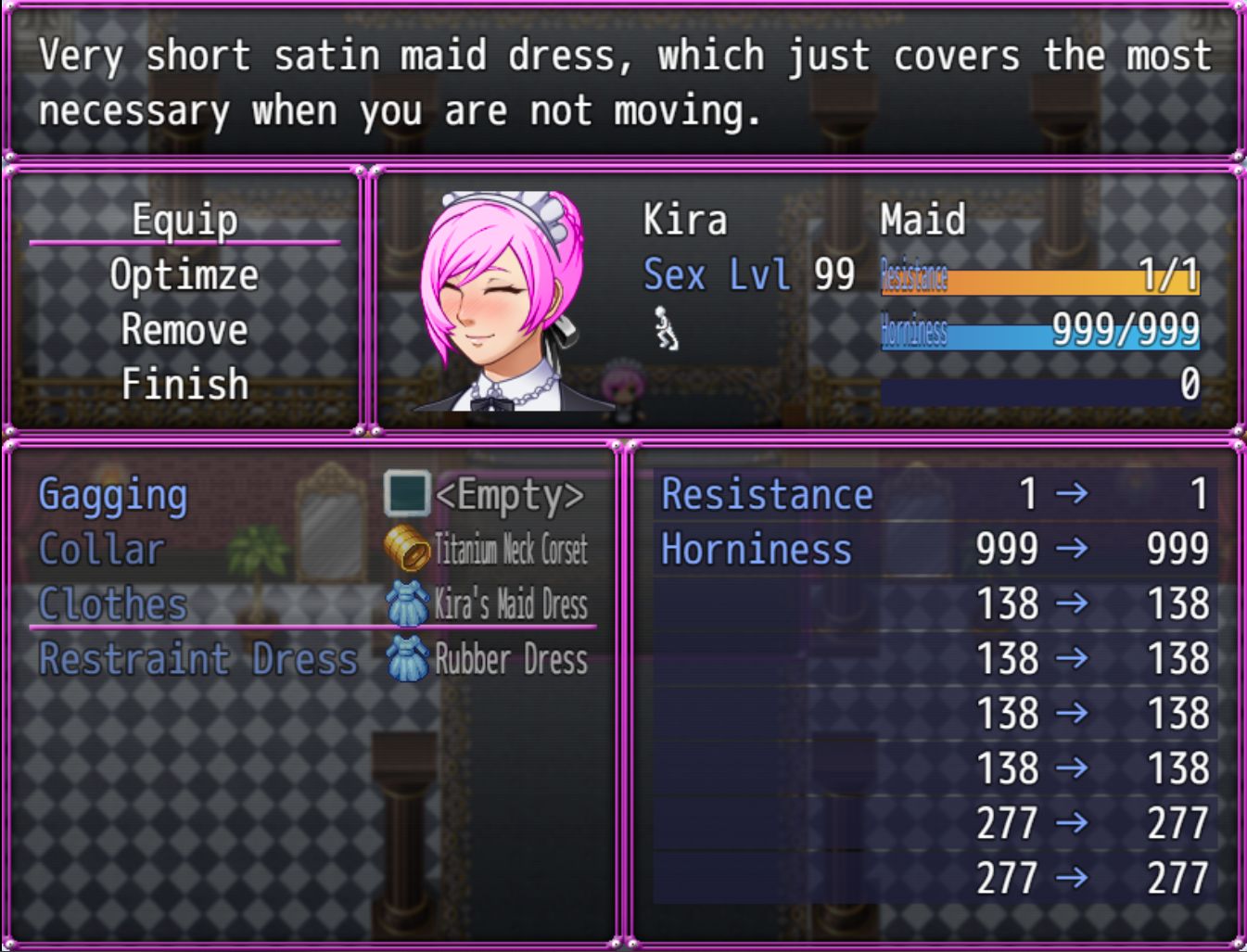Click the Remove command

coord(185,330)
